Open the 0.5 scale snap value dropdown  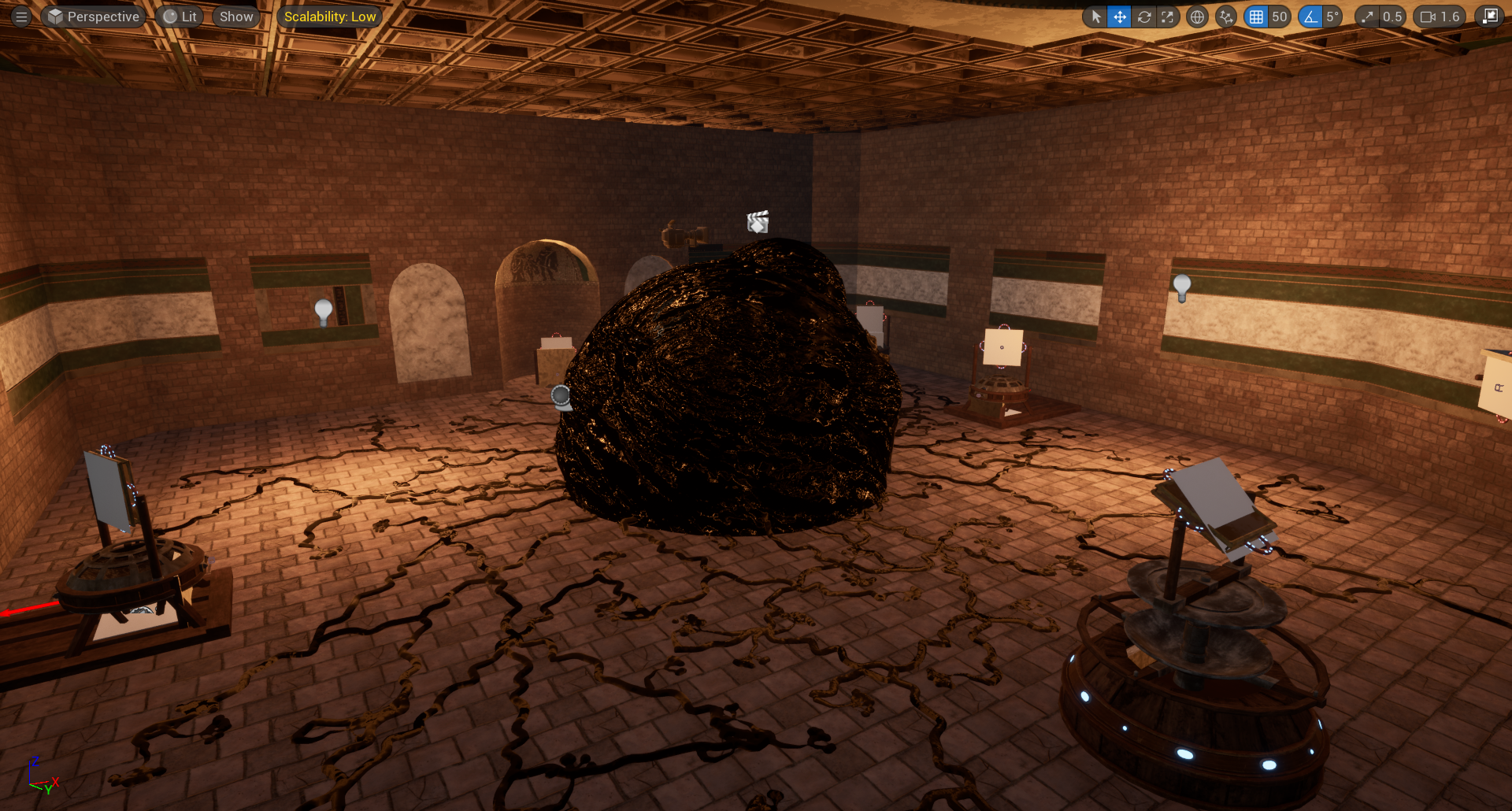[x=1392, y=17]
